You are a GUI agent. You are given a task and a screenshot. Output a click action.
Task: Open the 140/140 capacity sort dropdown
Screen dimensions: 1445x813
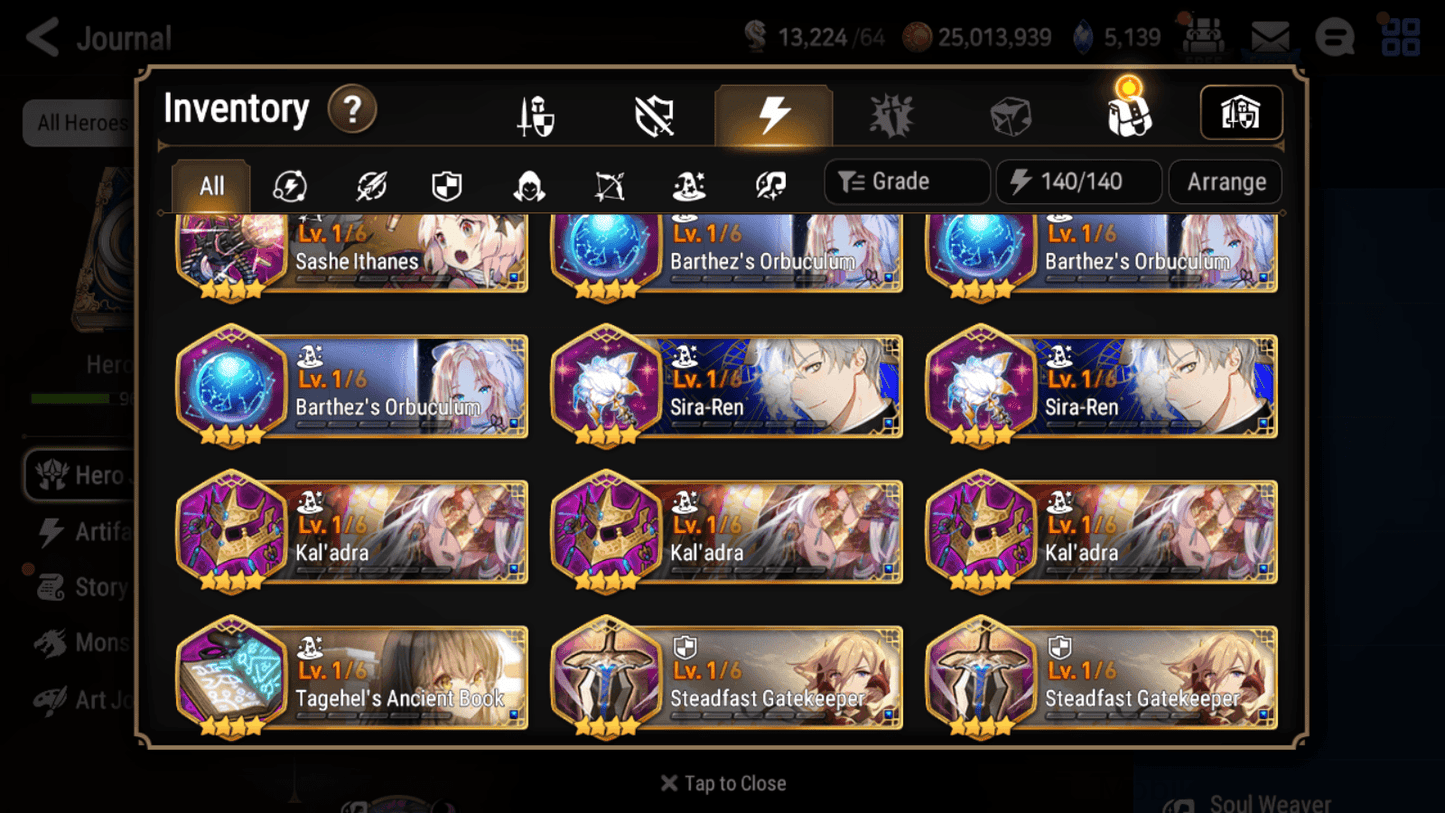pyautogui.click(x=1078, y=181)
